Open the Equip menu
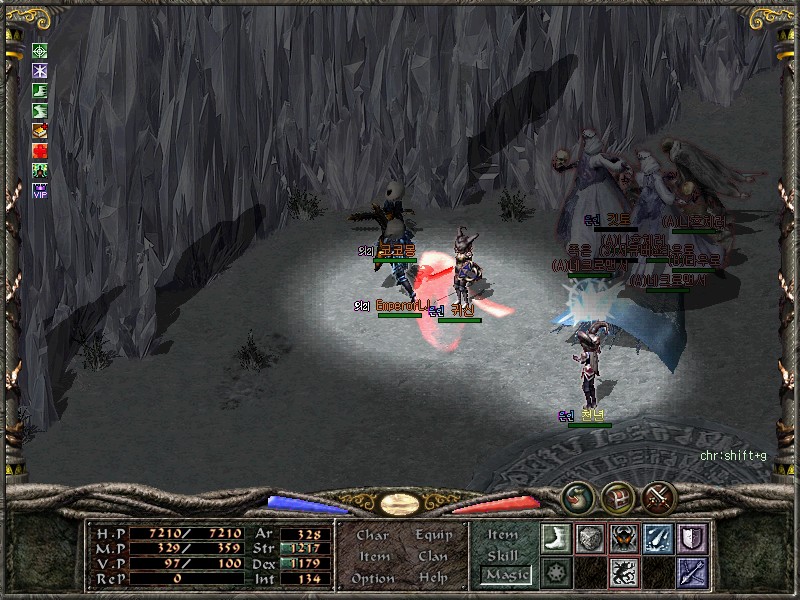The height and width of the screenshot is (600, 800). point(434,535)
